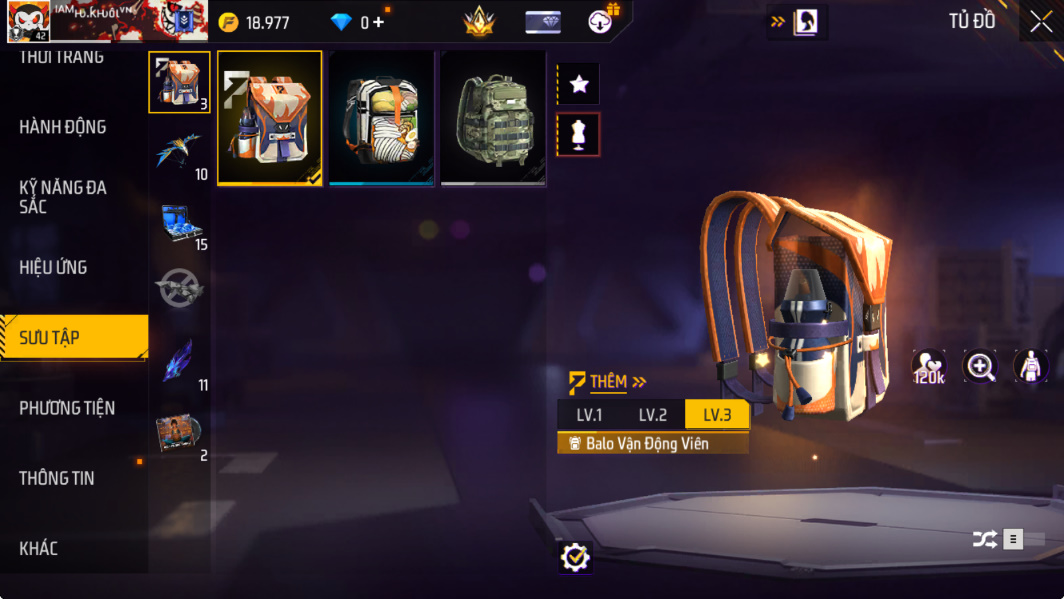Screen dimensions: 1064x599
Task: Click the mannequin preview filter icon
Action: [x=578, y=135]
